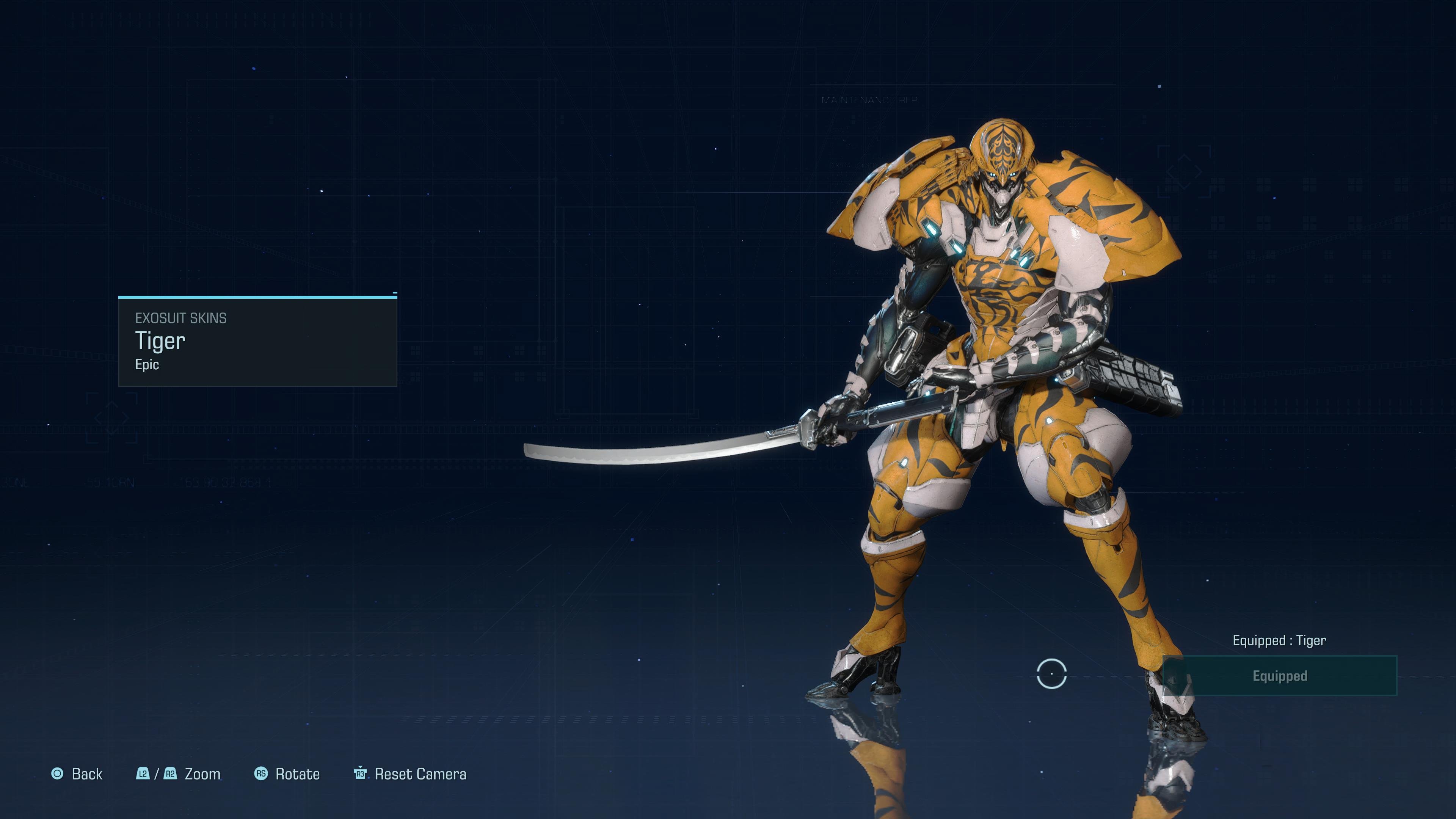Click the Equipped button for Tiger skin
This screenshot has width=1456, height=819.
[1280, 676]
